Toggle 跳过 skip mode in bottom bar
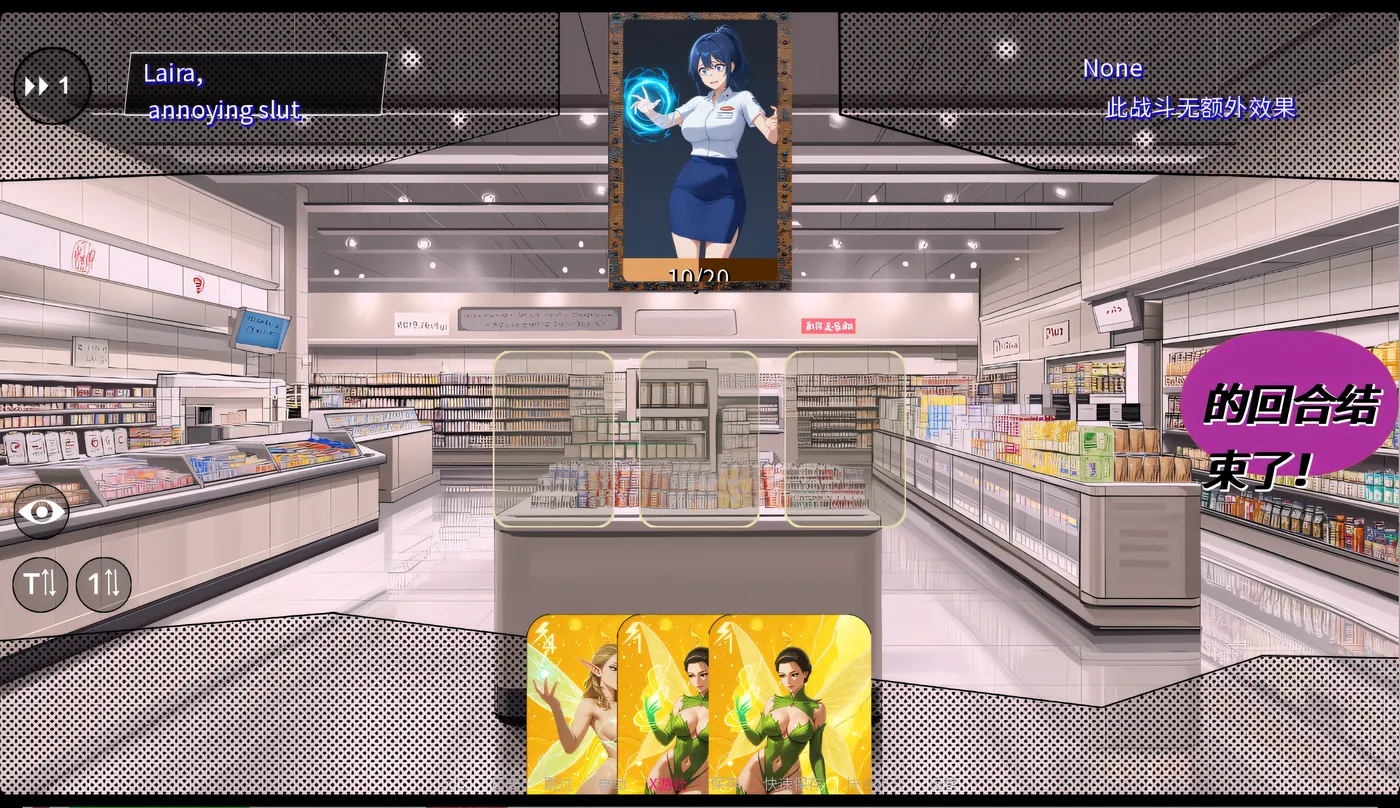 pos(558,783)
